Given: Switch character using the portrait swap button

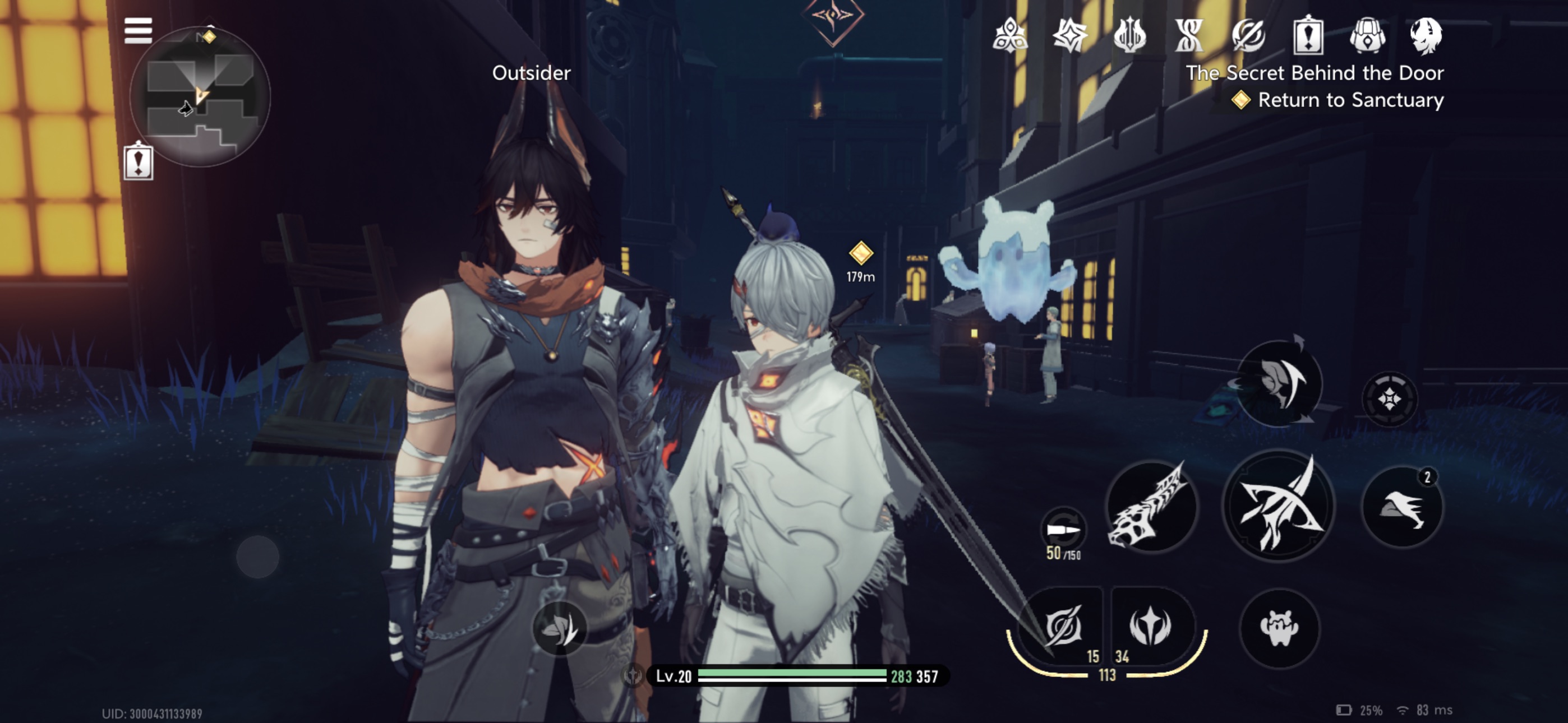Looking at the screenshot, I should (x=1280, y=382).
